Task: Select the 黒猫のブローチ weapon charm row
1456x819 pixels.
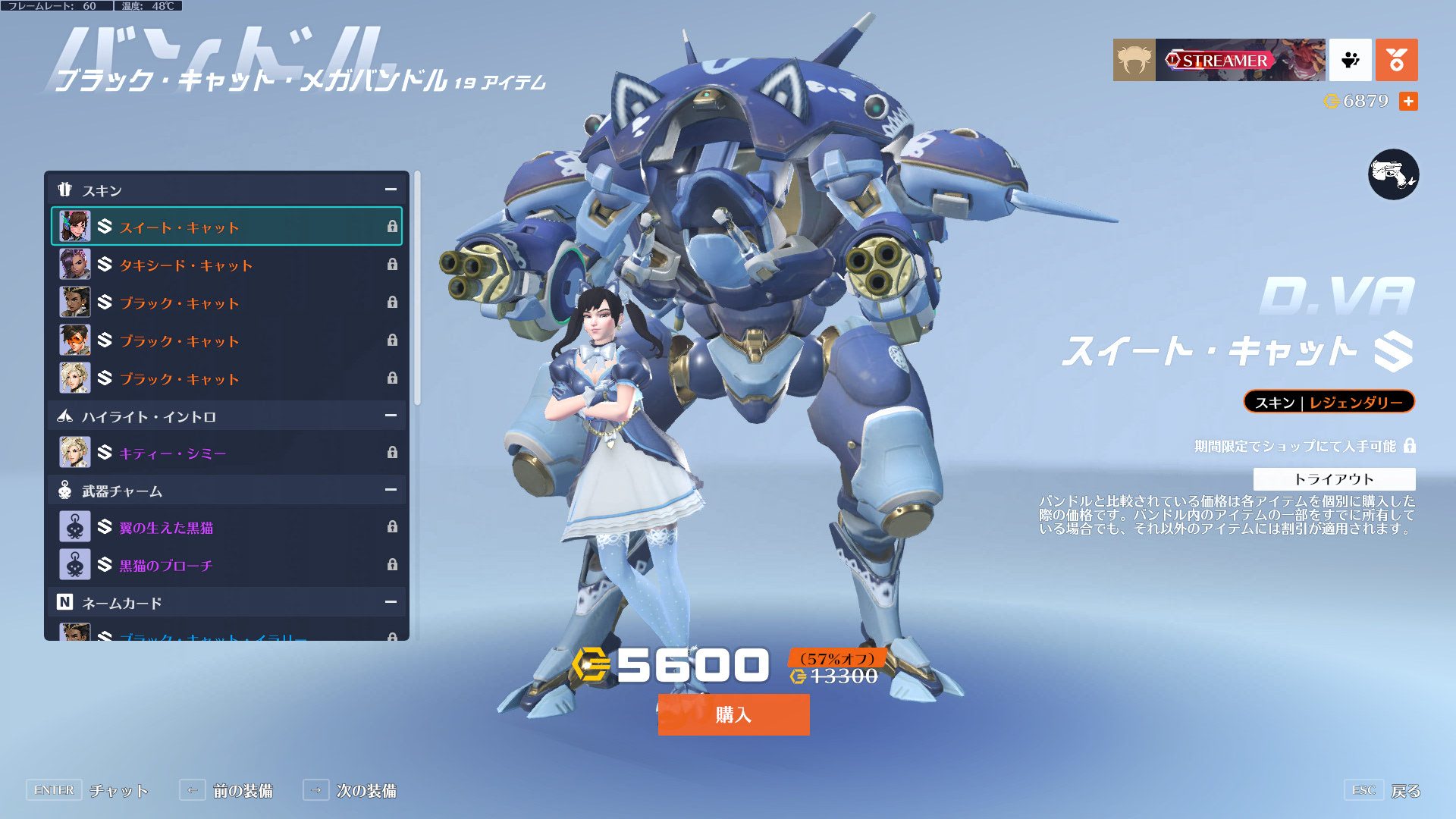Action: pyautogui.click(x=226, y=565)
